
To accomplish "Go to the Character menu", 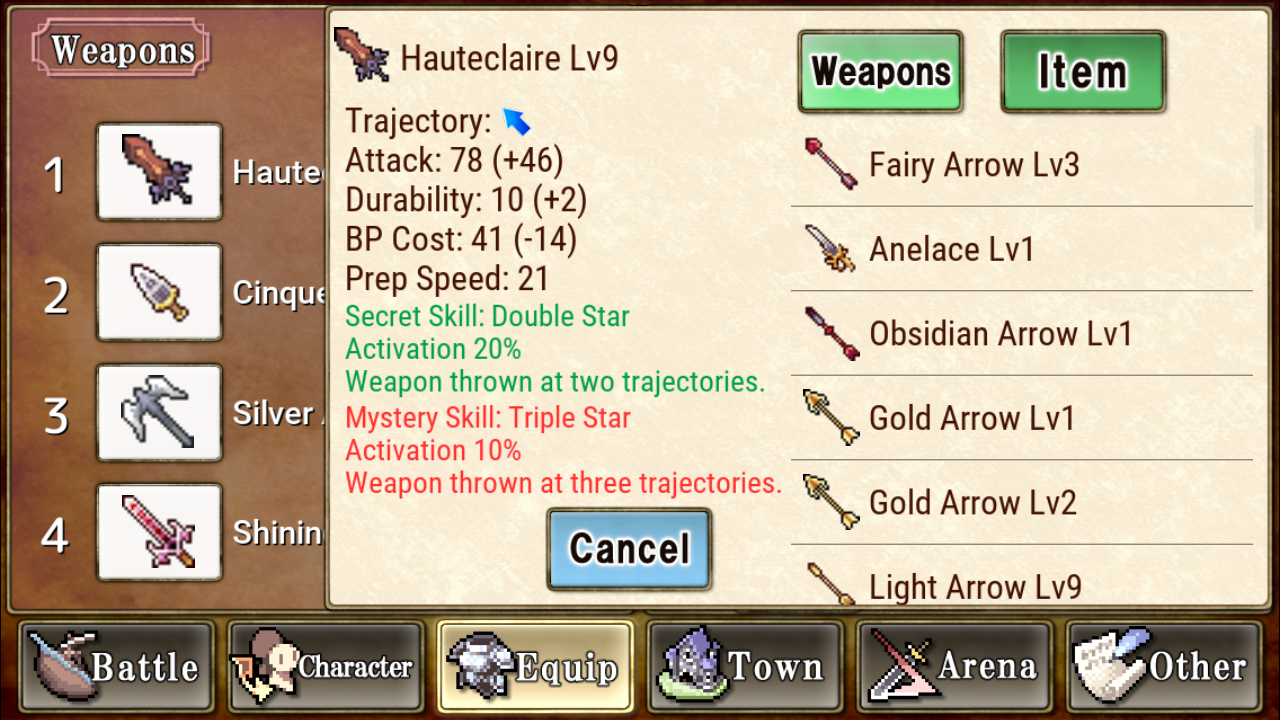I will (x=325, y=666).
